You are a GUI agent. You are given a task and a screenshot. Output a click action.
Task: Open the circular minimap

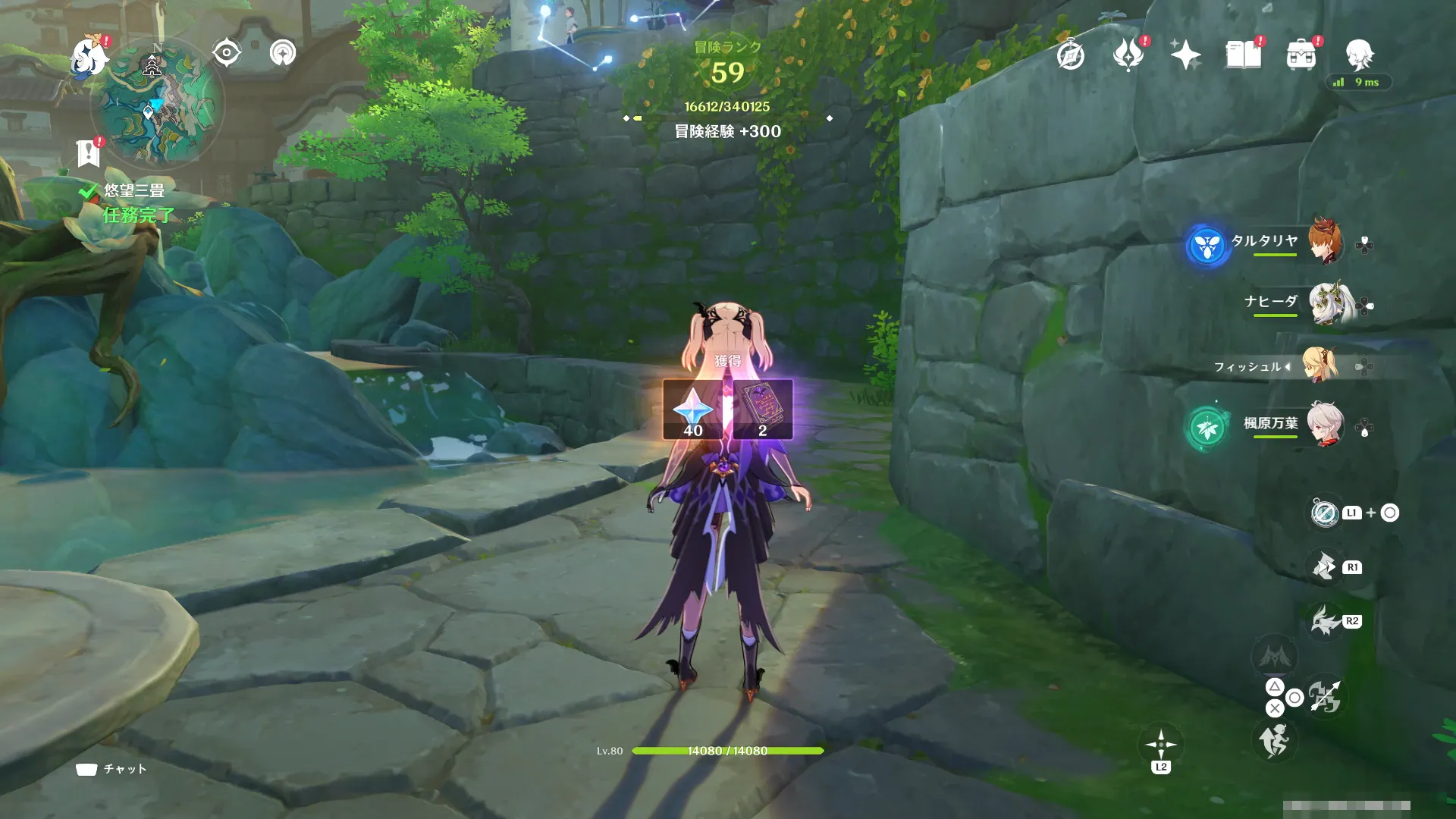pyautogui.click(x=157, y=102)
